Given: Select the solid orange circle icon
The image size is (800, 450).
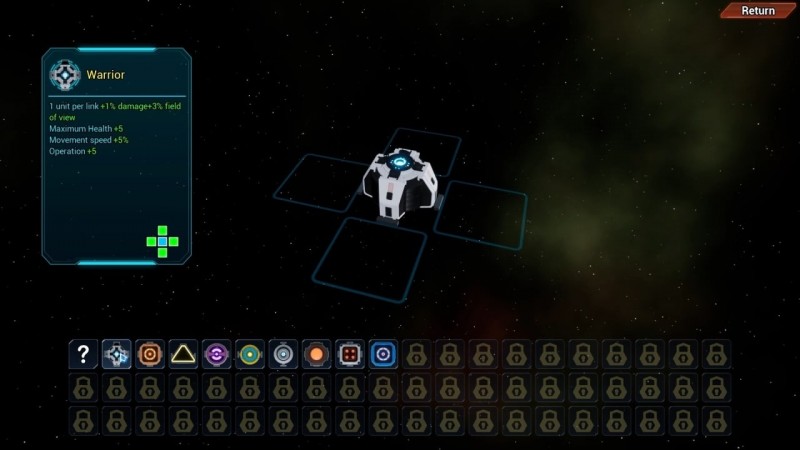Looking at the screenshot, I should (316, 354).
